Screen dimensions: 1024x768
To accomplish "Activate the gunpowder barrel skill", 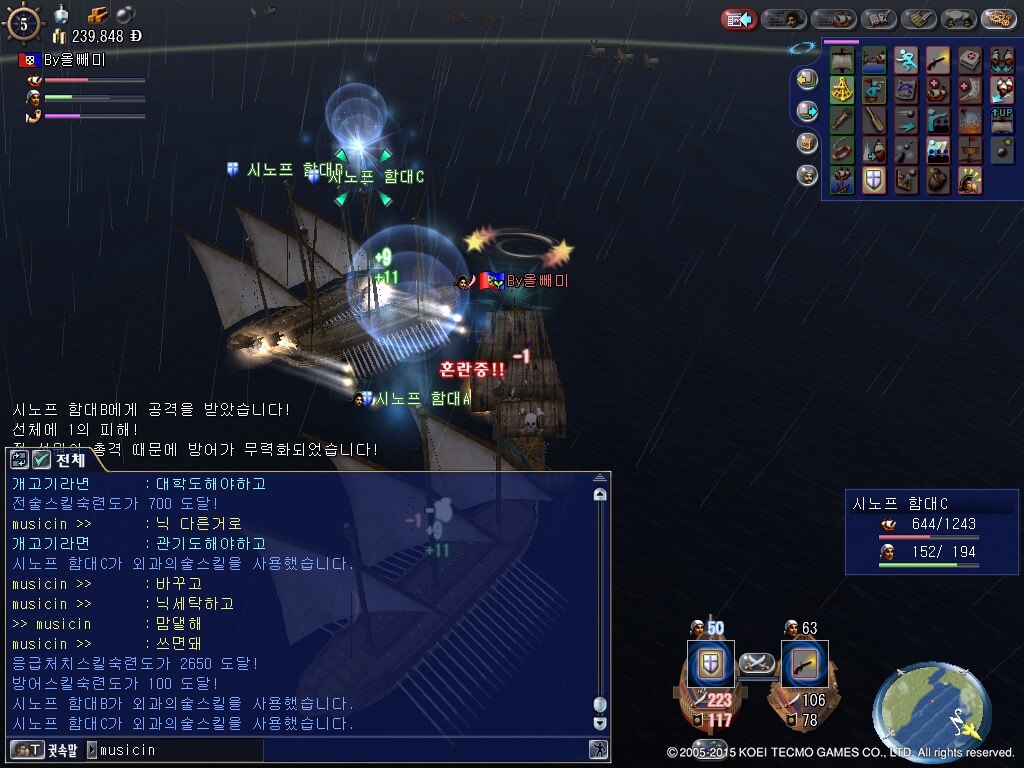I will (x=938, y=180).
